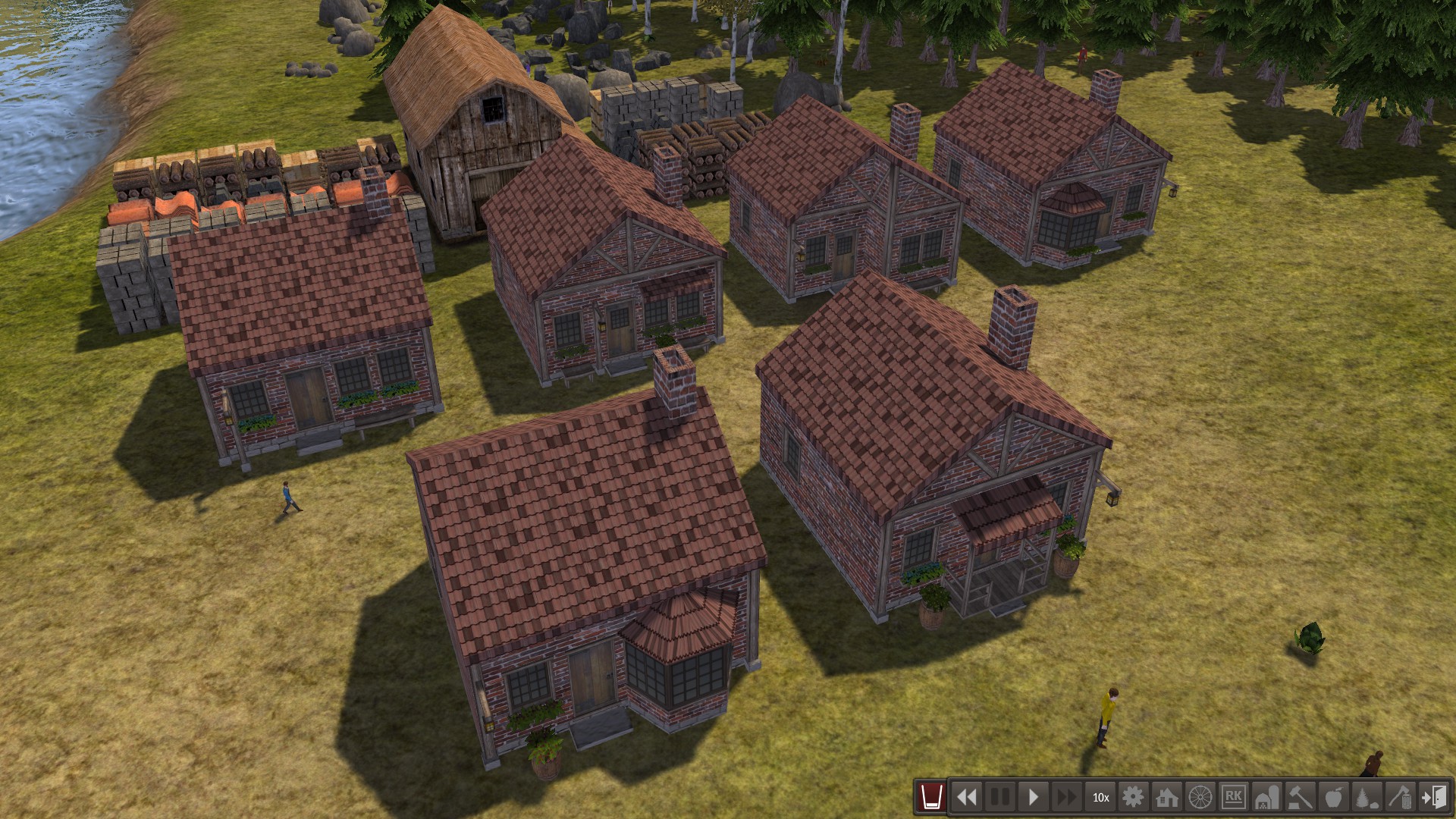
Task: Resume normal speed with play arrow
Action: 1034,797
